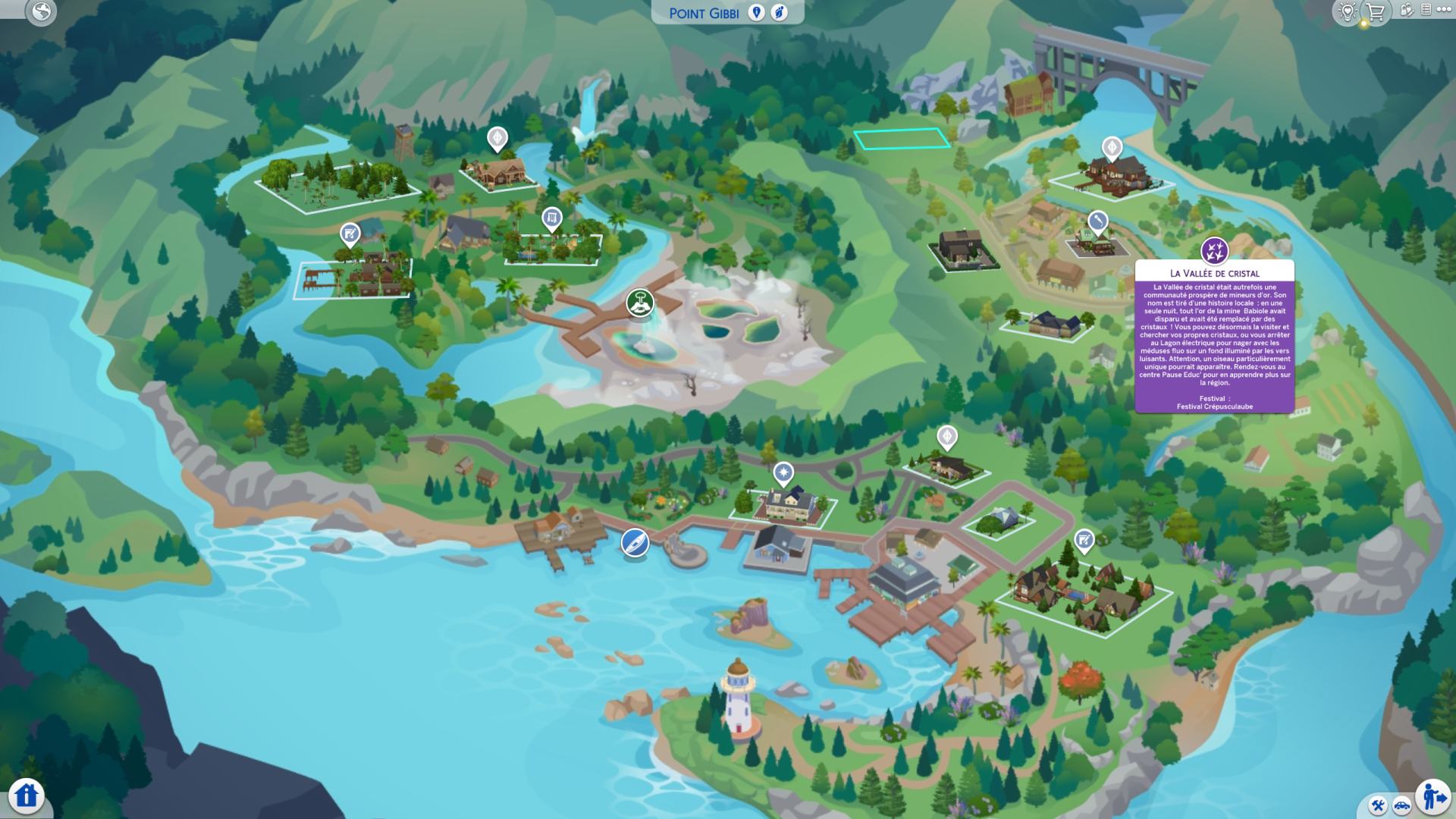The image size is (1456, 819).
Task: Open the blue household info button
Action: click(27, 795)
